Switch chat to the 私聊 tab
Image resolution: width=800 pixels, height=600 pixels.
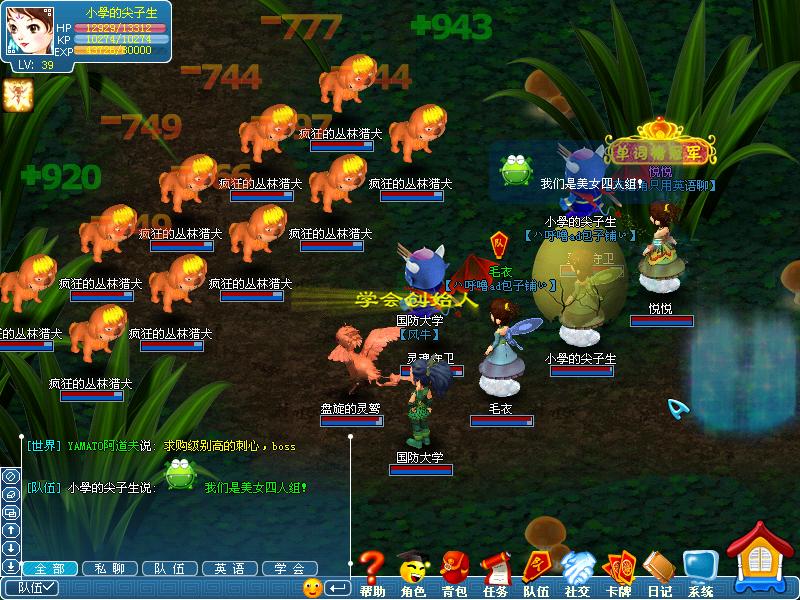click(x=110, y=568)
